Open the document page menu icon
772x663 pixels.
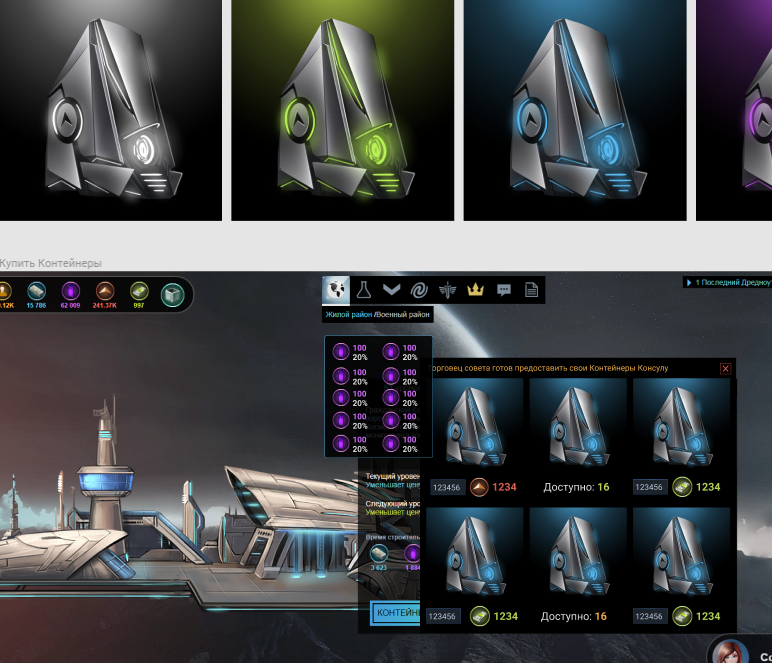click(531, 290)
